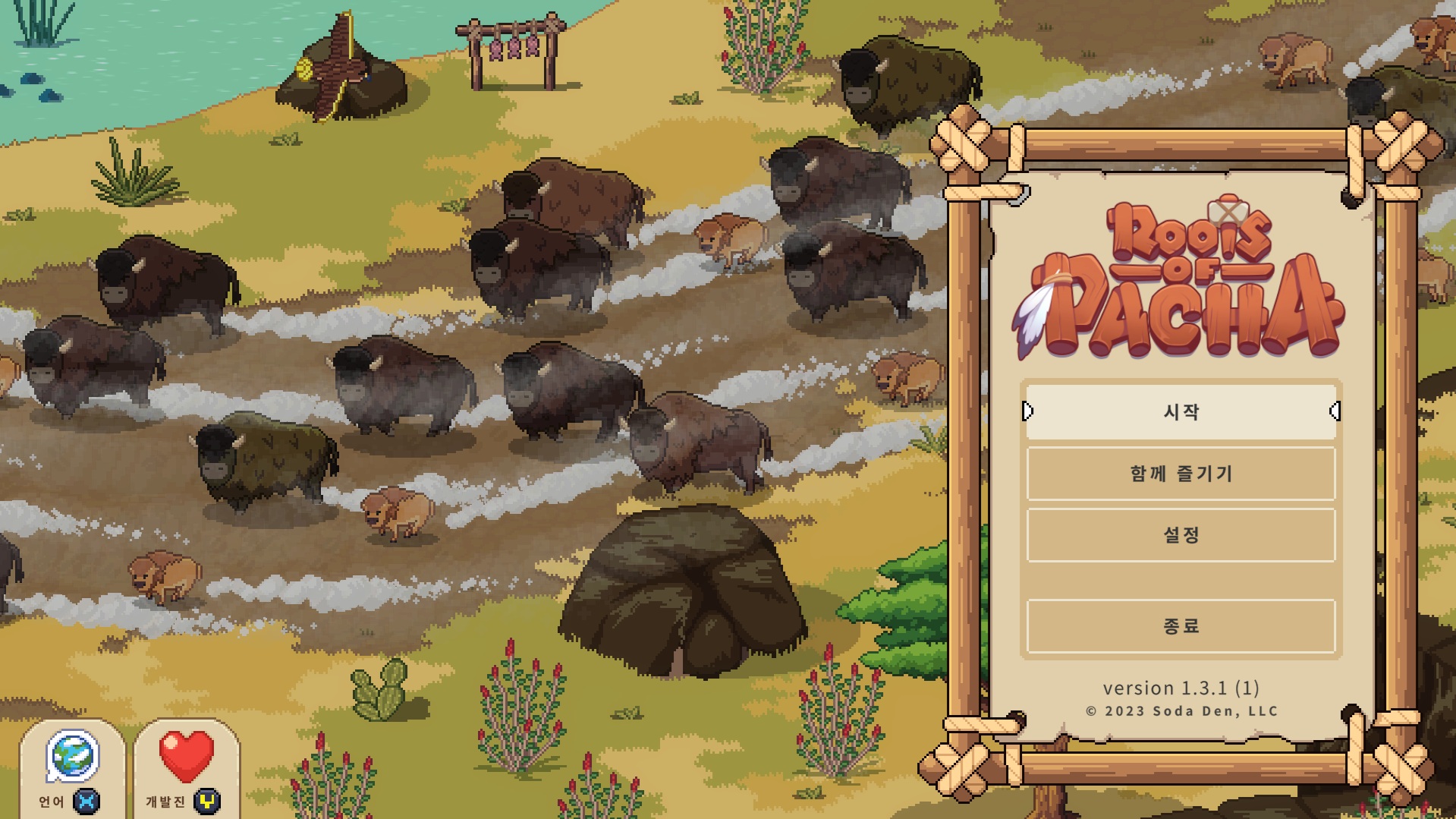This screenshot has width=1456, height=819.
Task: Open the 설정 settings menu
Action: pyautogui.click(x=1181, y=535)
